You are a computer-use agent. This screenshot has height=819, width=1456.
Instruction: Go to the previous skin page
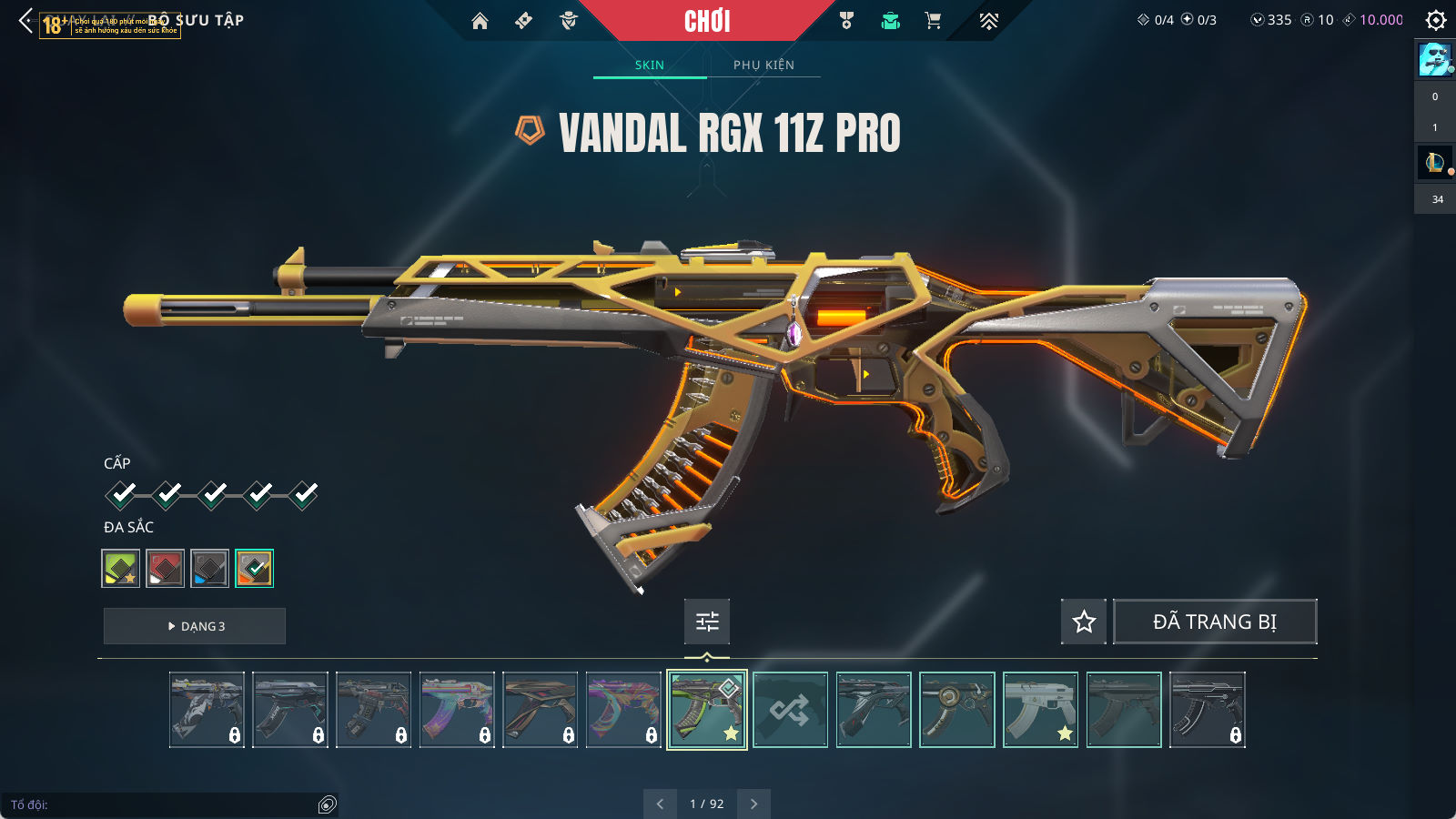[x=660, y=804]
